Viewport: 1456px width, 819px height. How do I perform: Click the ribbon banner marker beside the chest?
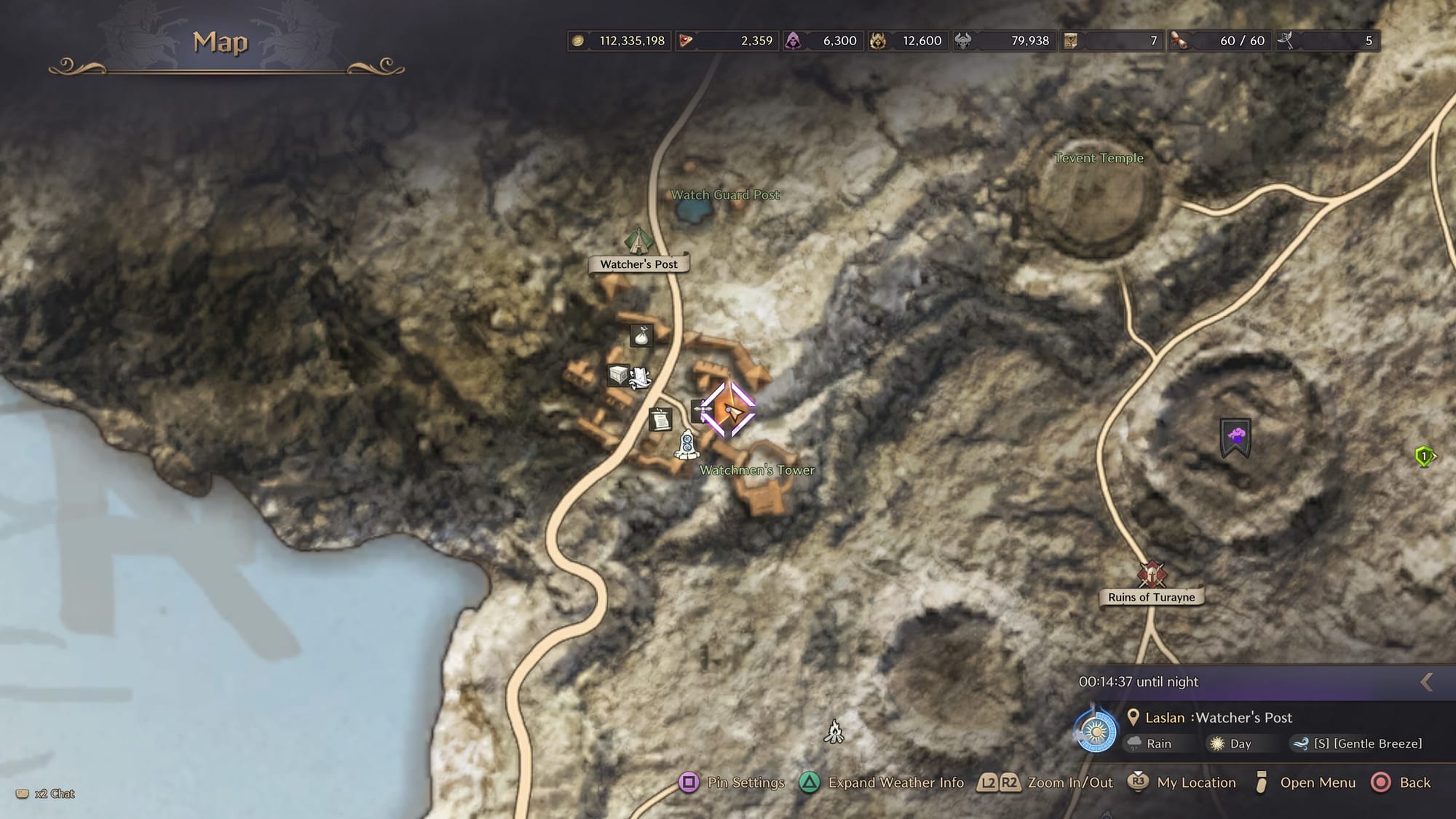(x=640, y=377)
